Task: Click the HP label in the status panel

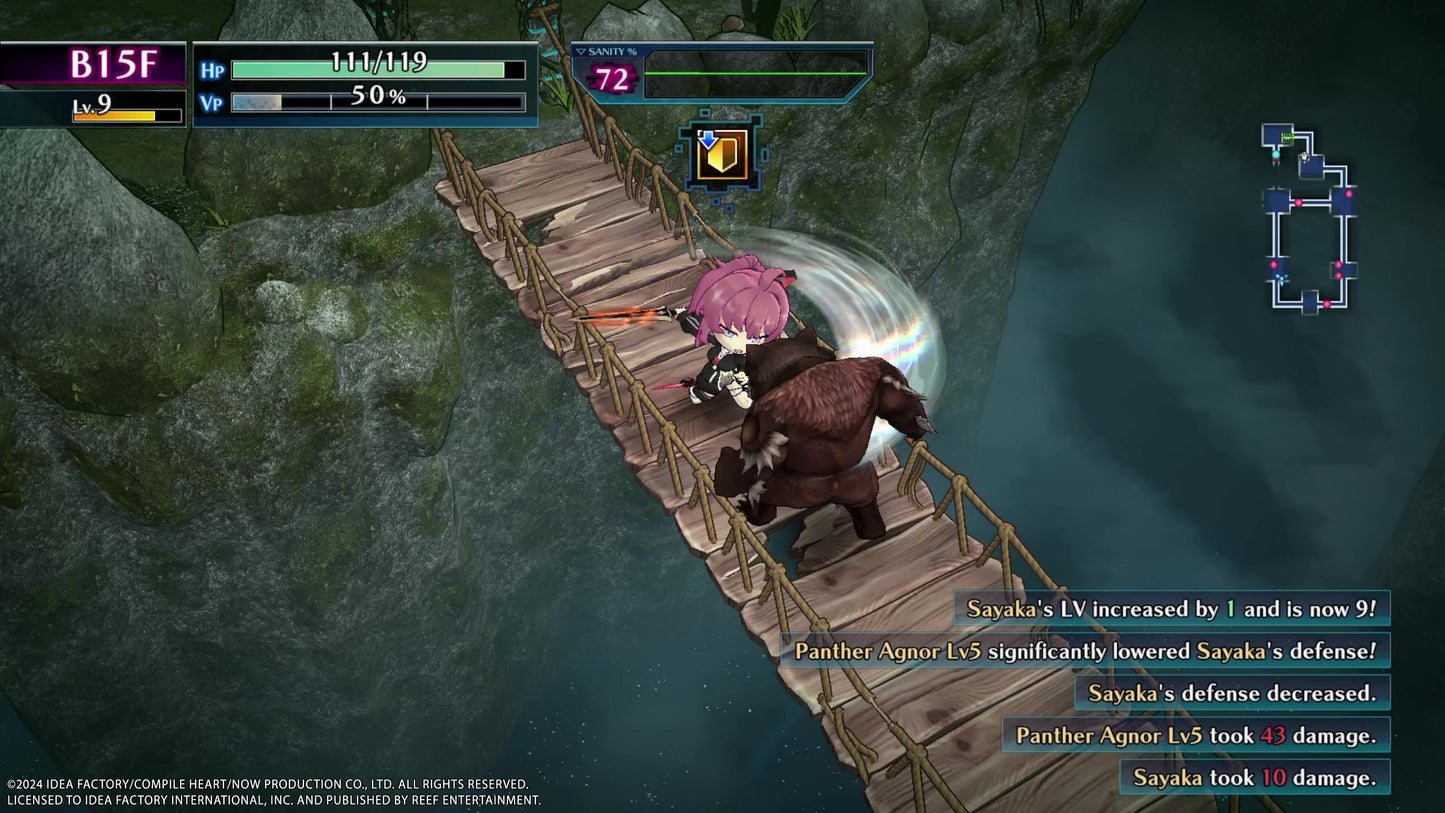Action: pyautogui.click(x=211, y=69)
